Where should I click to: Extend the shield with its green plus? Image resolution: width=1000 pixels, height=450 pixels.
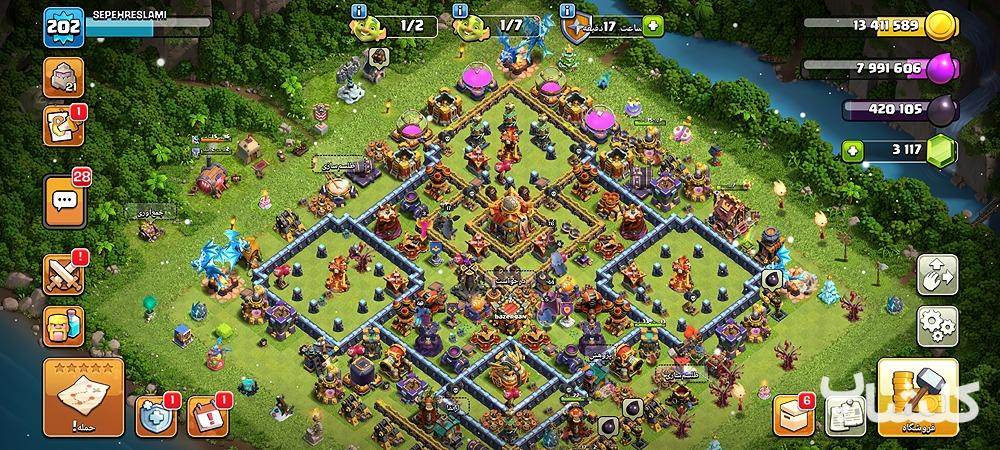[x=654, y=25]
